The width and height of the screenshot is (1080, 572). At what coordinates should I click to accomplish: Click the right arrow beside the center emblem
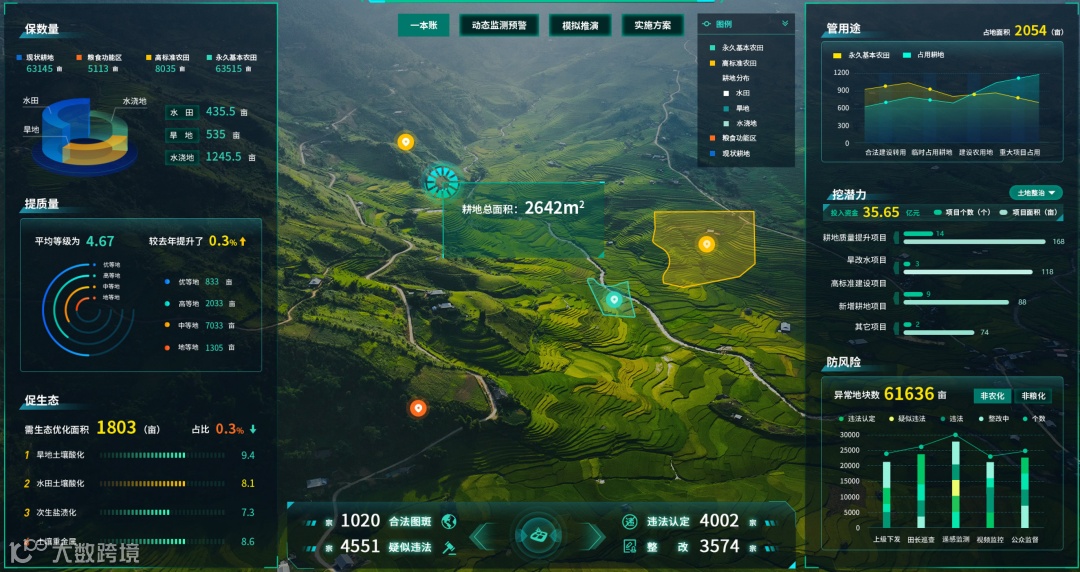[x=594, y=536]
